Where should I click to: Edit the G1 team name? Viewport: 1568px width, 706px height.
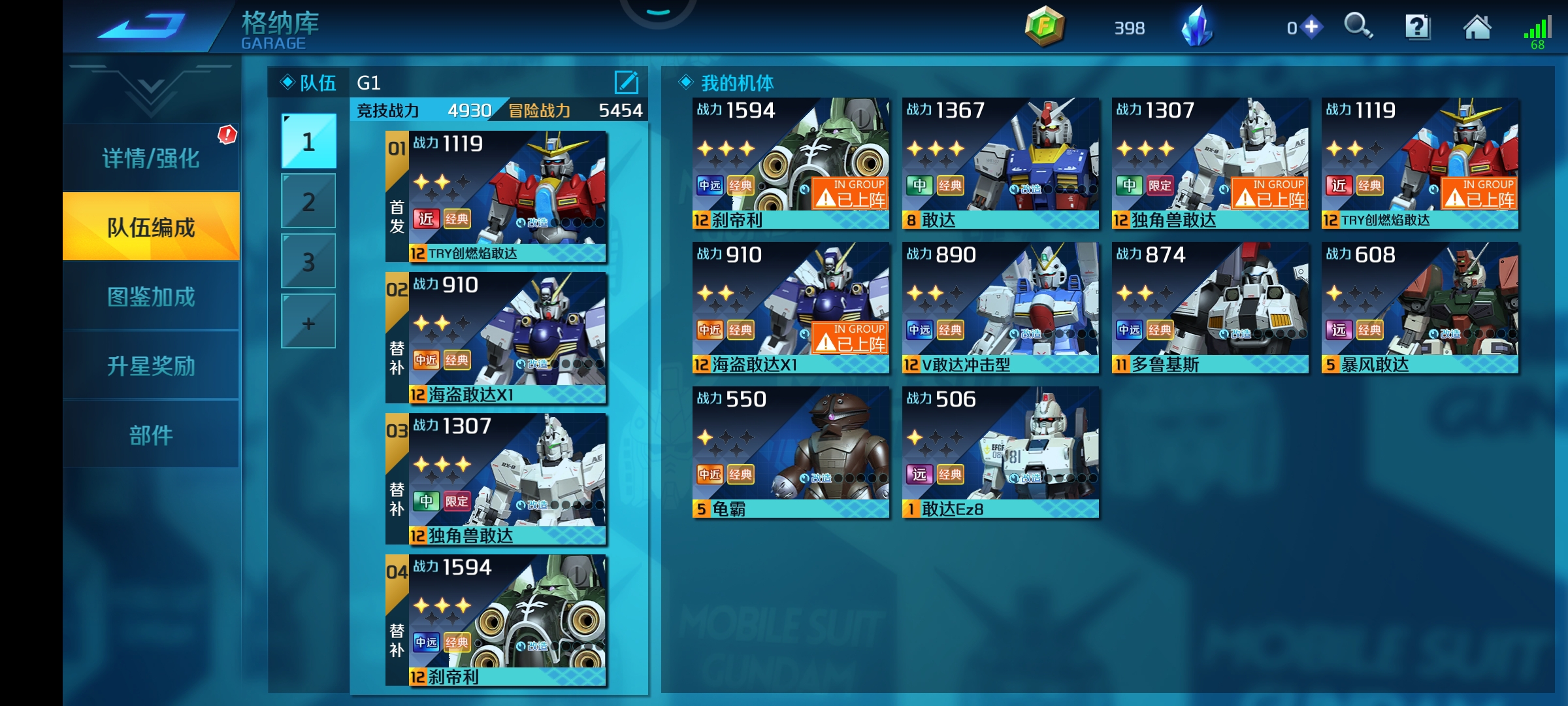(626, 82)
